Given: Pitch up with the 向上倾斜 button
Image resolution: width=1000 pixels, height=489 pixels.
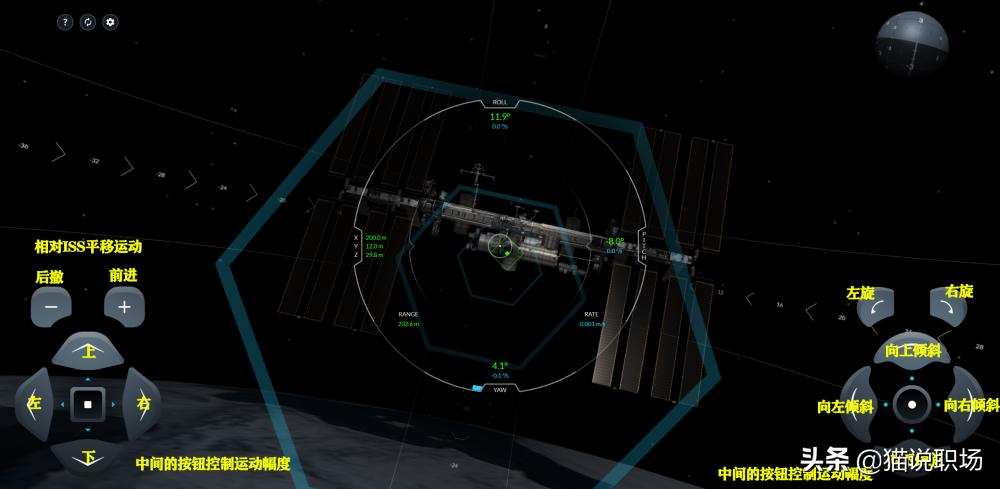Looking at the screenshot, I should 912,352.
